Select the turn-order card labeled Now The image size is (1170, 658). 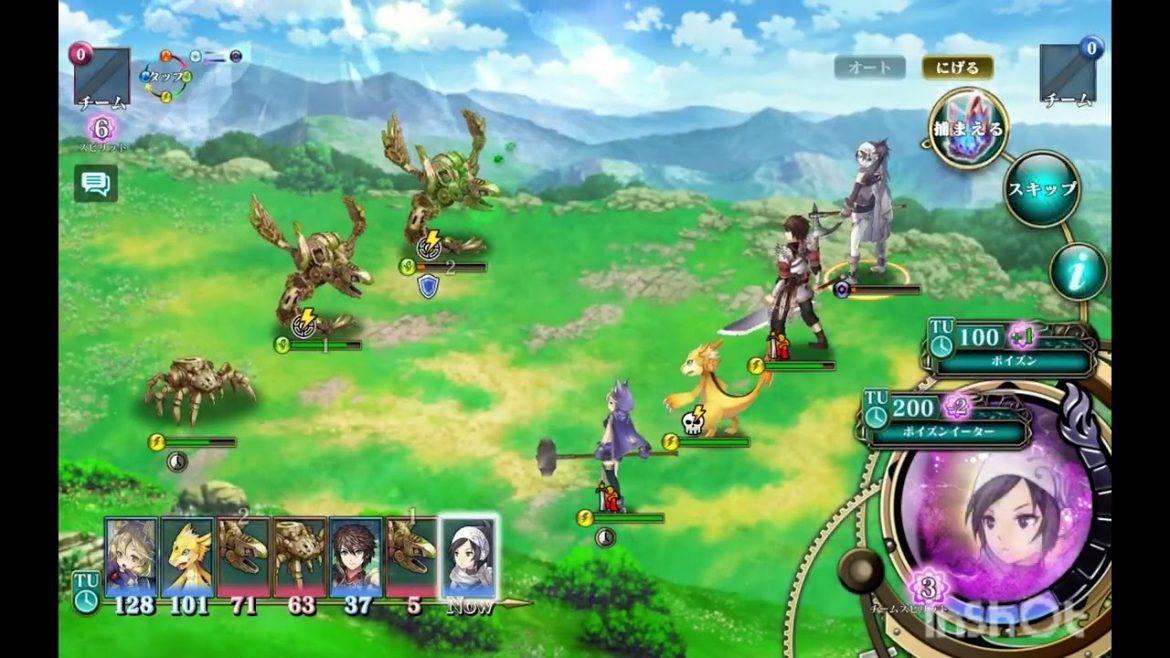[469, 556]
